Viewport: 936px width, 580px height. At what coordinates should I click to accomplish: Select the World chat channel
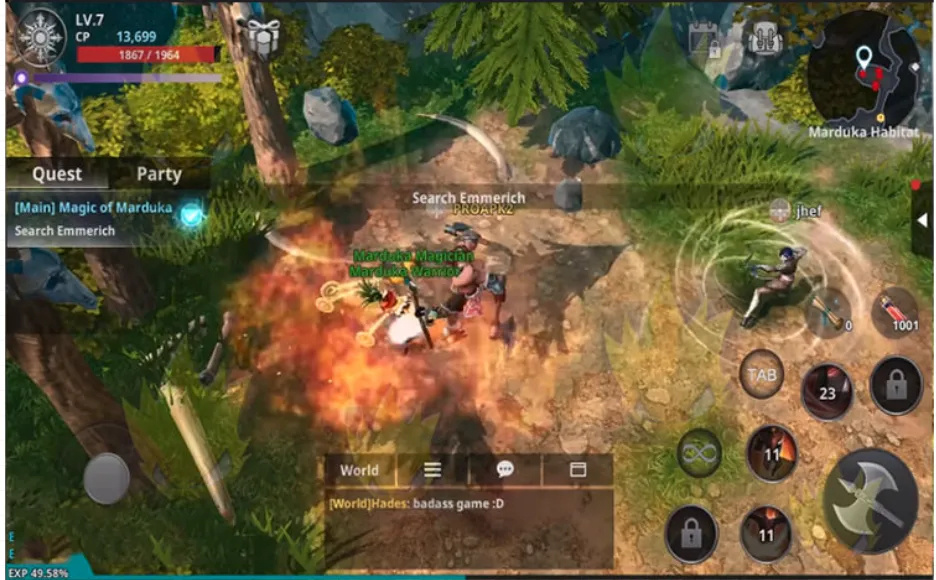point(359,470)
